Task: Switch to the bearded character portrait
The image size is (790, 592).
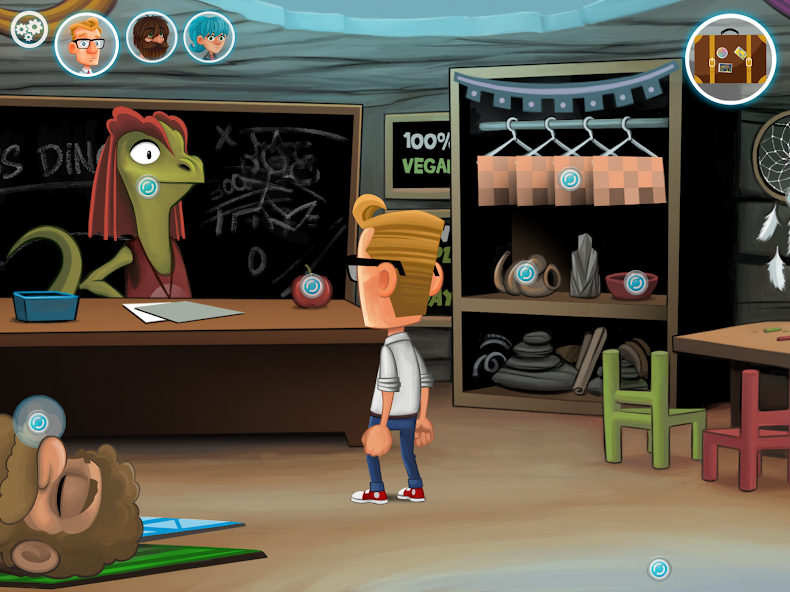Action: [x=151, y=38]
